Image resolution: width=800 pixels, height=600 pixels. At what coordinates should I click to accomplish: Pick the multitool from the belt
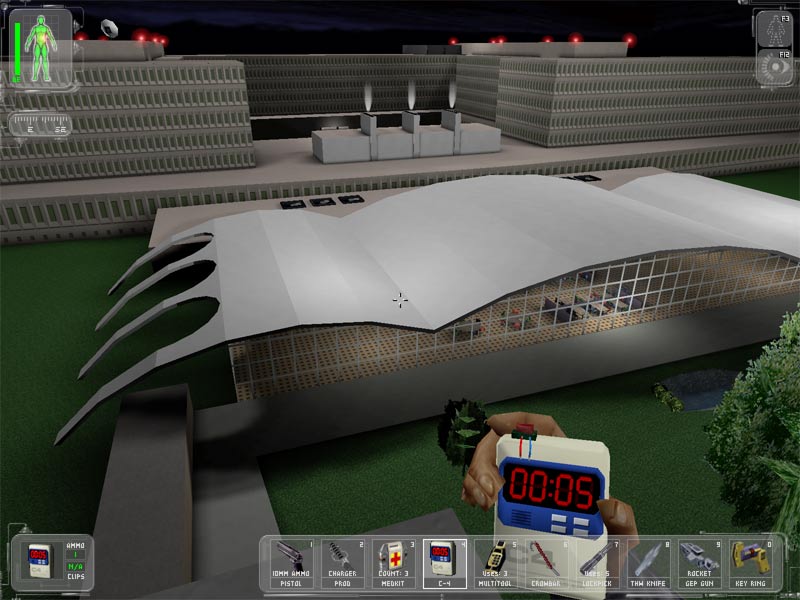495,563
